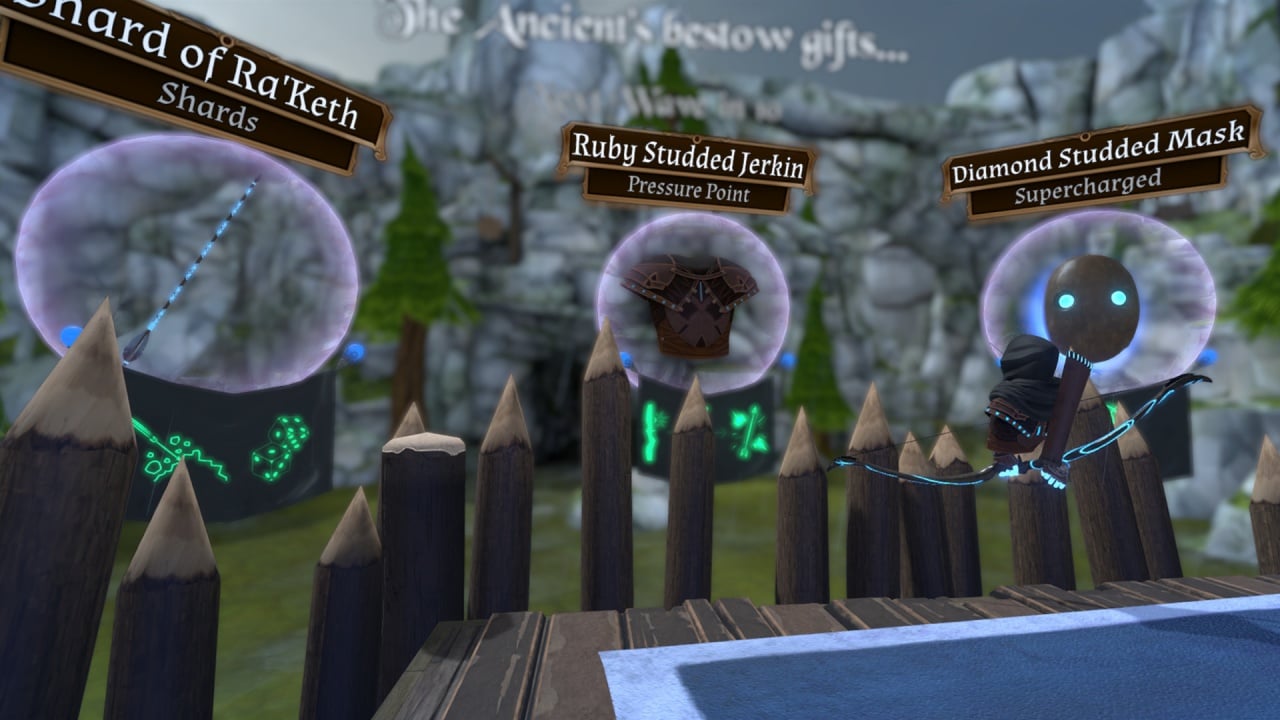1280x720 pixels.
Task: Choose the Shard of Ra'Keth arrow orb
Action: (187, 262)
